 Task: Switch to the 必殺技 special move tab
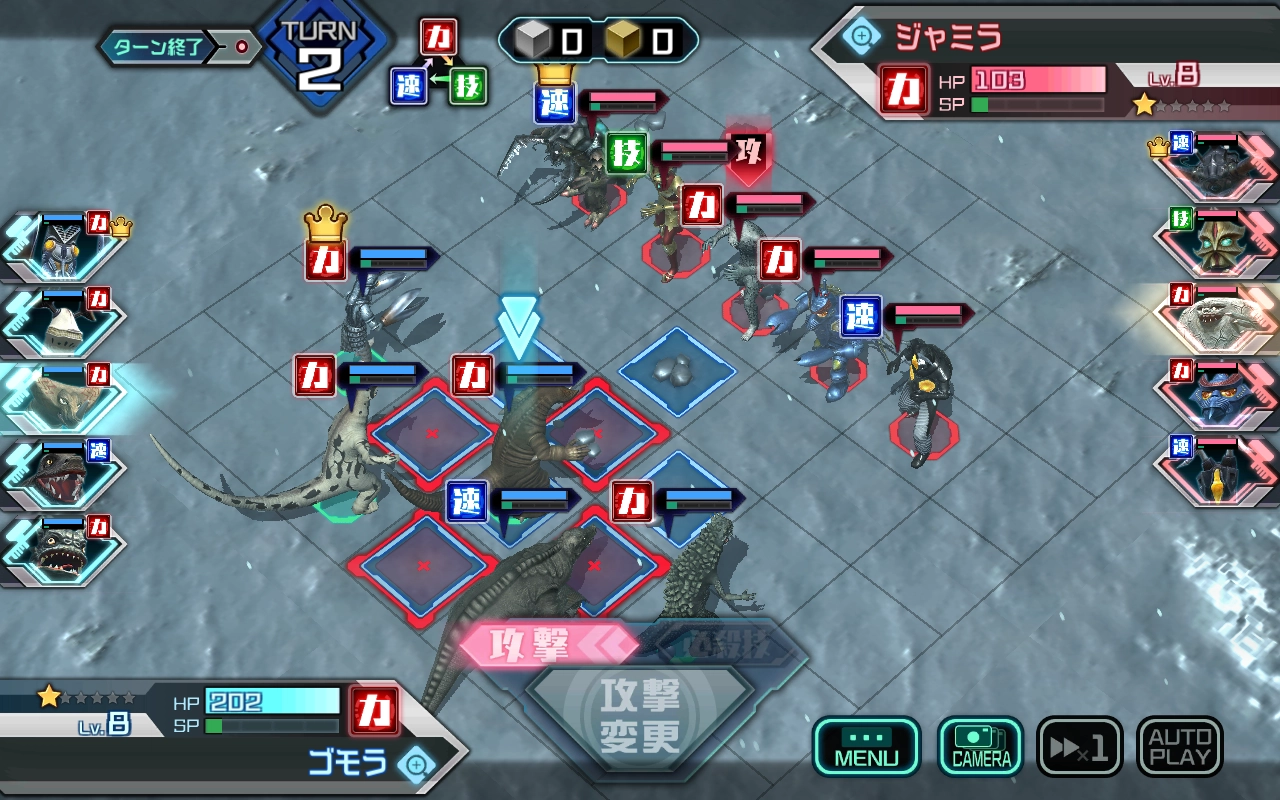tap(725, 644)
